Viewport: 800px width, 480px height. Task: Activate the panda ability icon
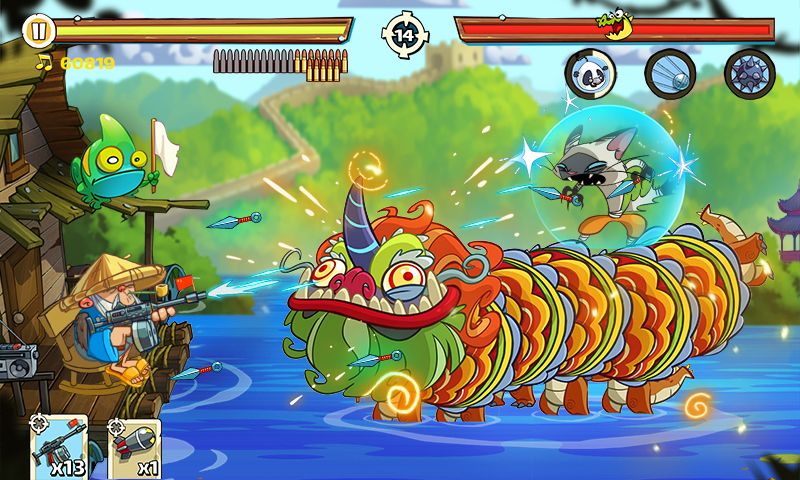click(590, 73)
